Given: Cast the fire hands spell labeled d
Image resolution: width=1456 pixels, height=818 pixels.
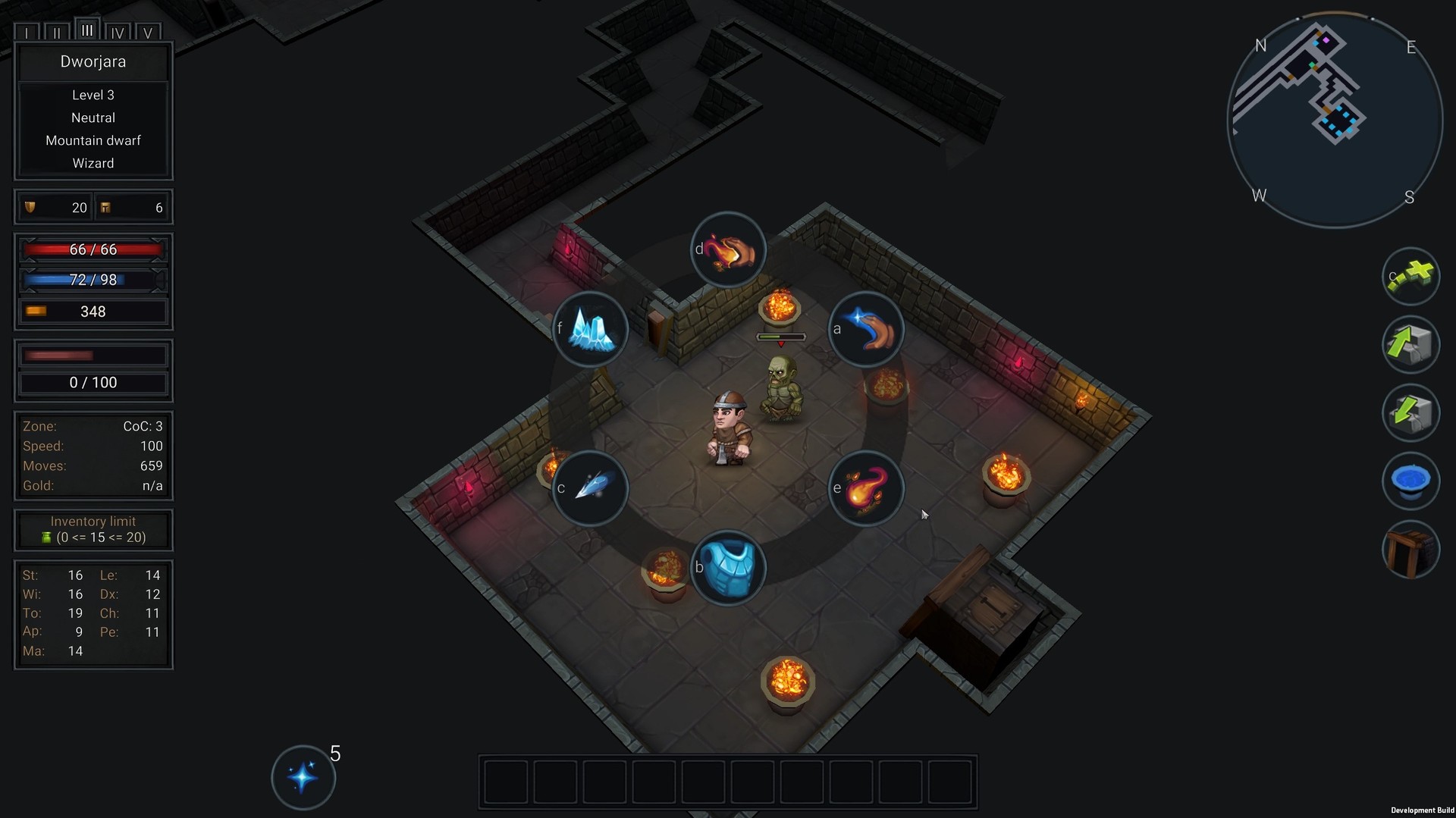Looking at the screenshot, I should point(726,249).
